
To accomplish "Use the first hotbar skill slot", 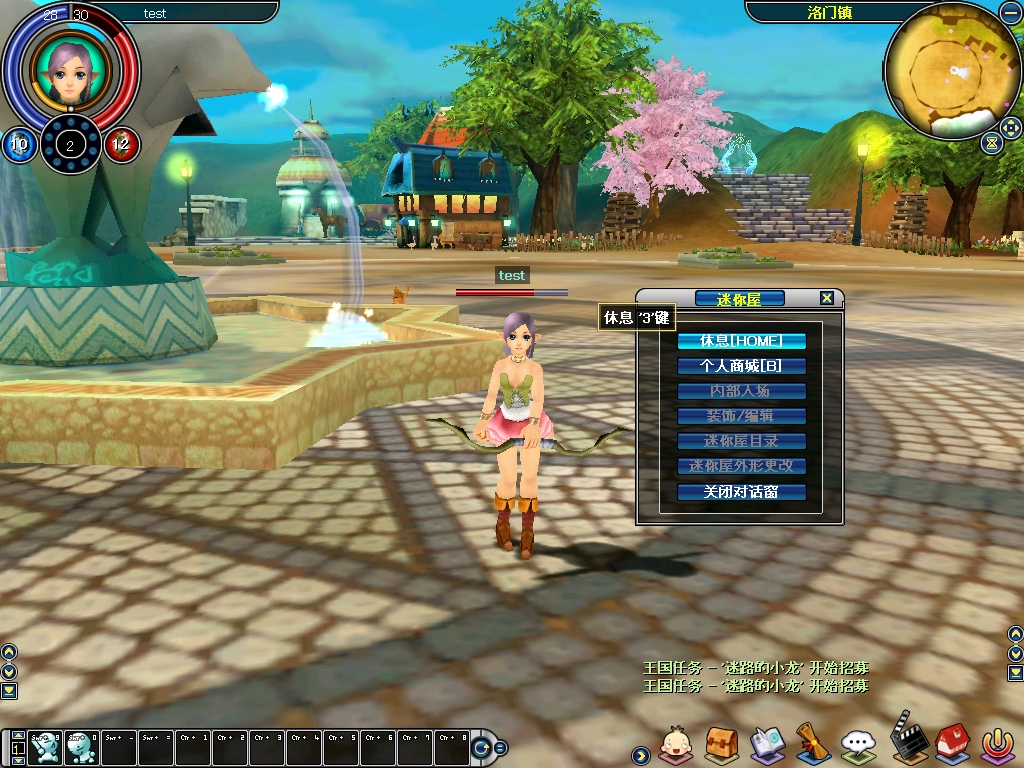I will 43,746.
